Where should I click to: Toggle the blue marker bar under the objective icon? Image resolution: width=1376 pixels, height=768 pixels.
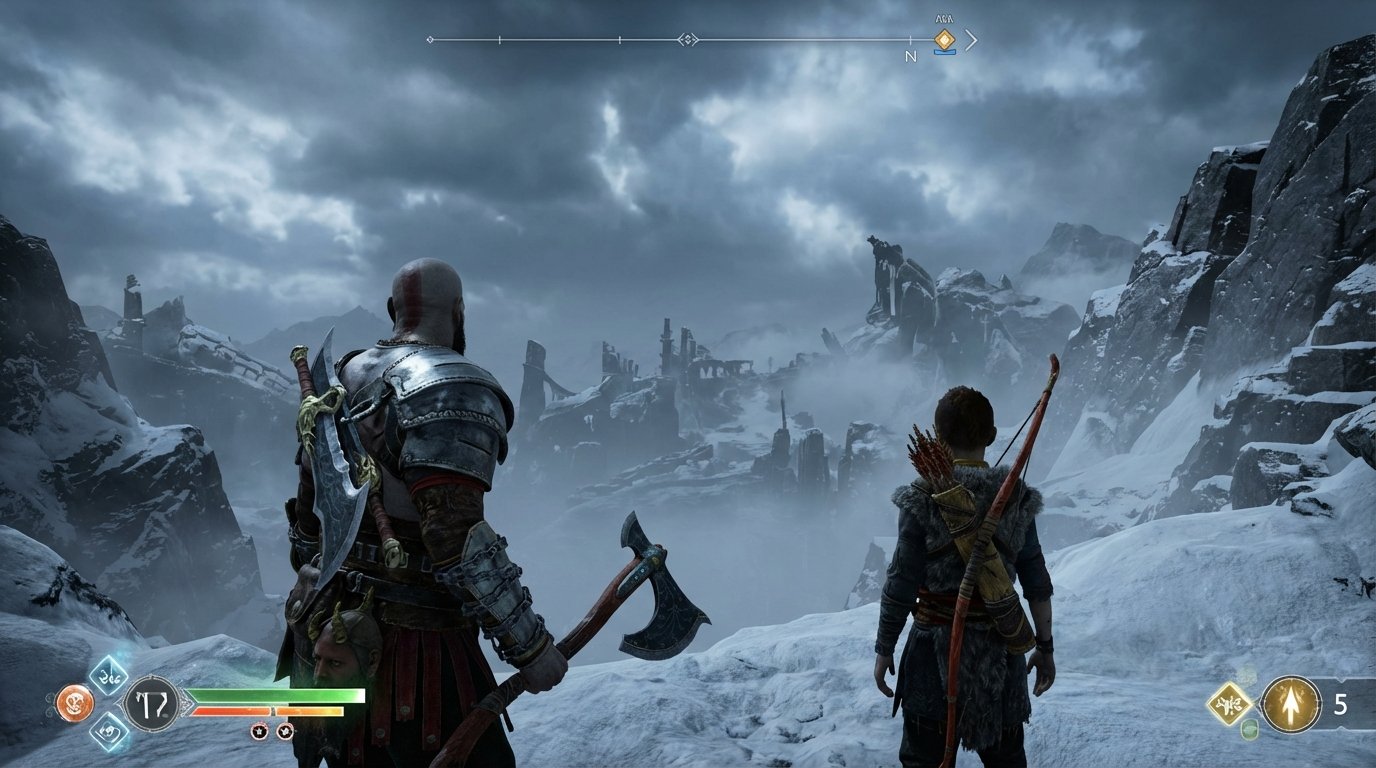[x=945, y=52]
